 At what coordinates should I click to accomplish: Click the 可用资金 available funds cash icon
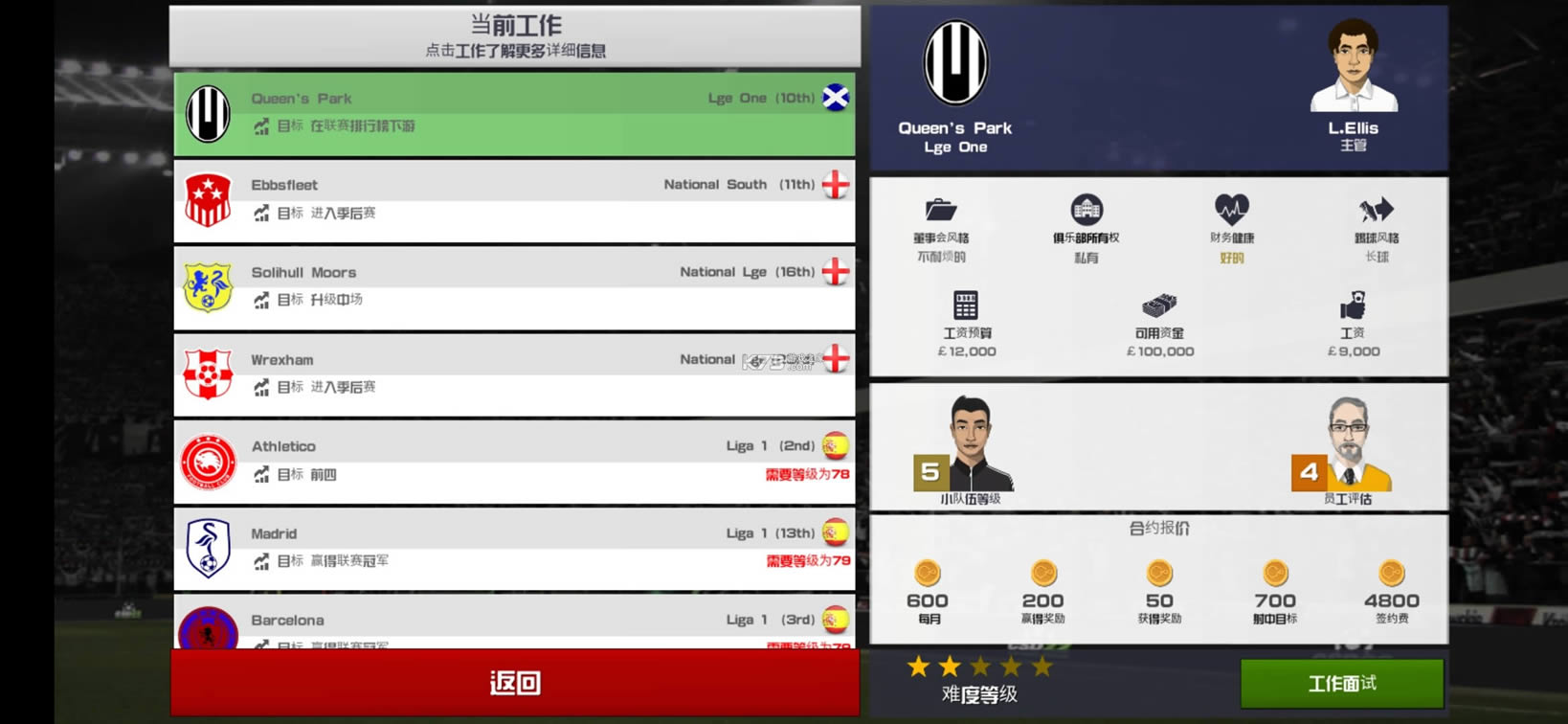pyautogui.click(x=1158, y=305)
